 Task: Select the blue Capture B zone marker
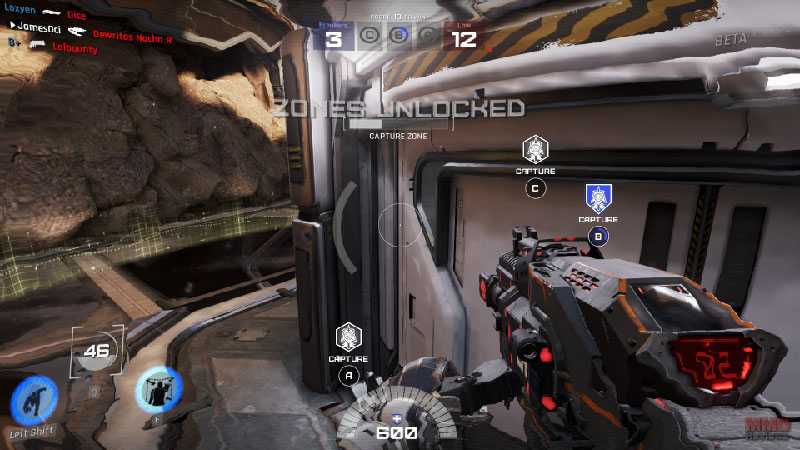tap(598, 198)
